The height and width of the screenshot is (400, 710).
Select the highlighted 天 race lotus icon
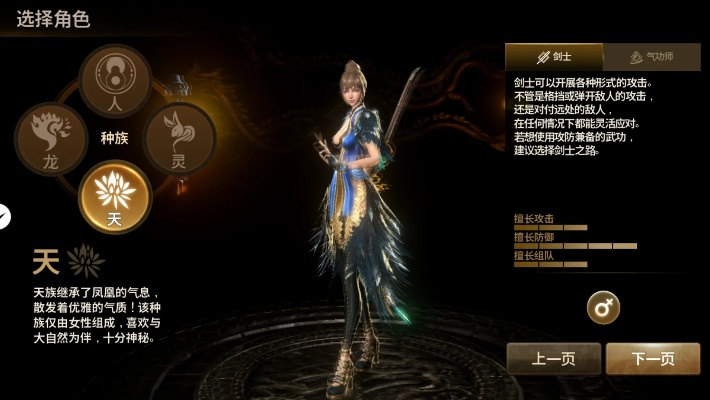(x=115, y=196)
